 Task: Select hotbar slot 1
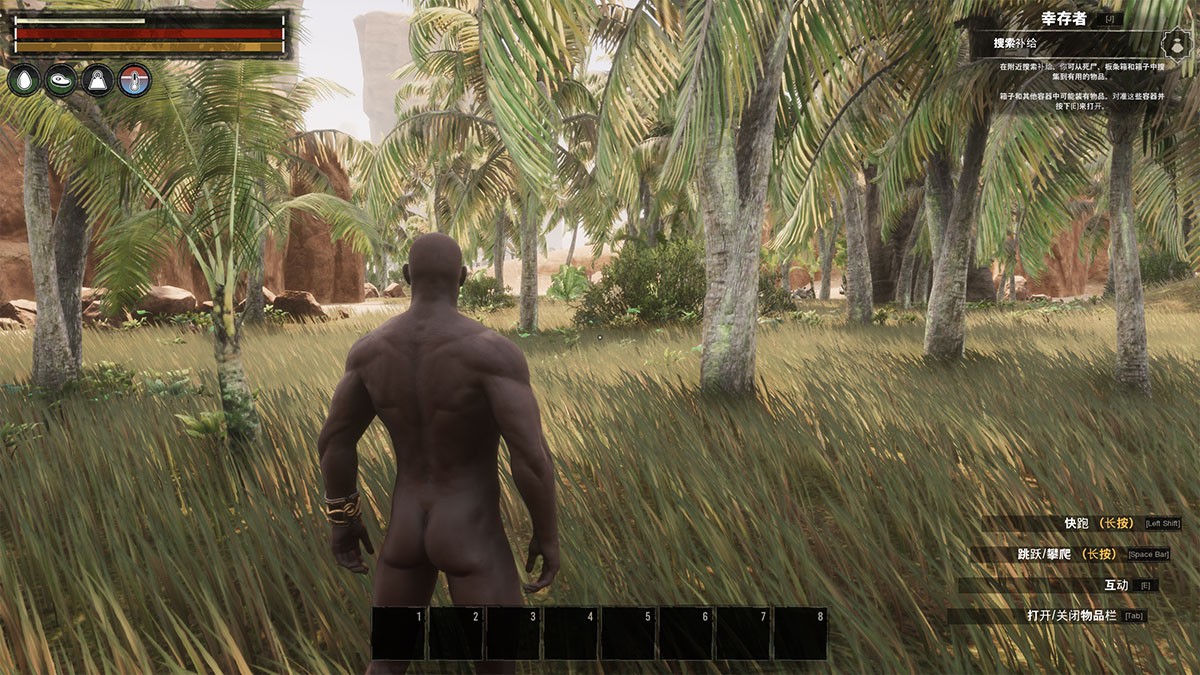click(x=399, y=633)
